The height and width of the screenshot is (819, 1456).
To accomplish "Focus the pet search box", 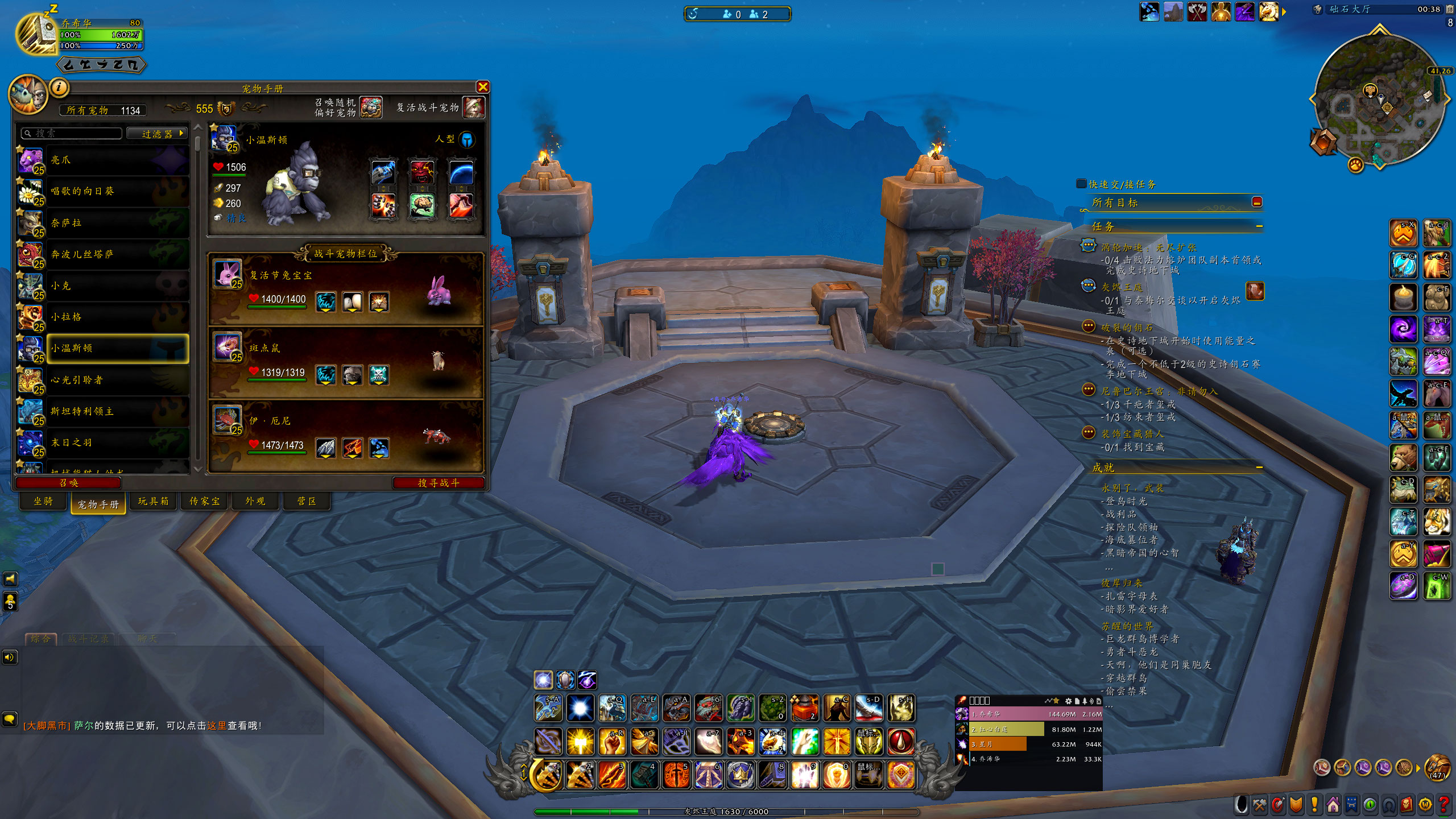I will pyautogui.click(x=72, y=134).
